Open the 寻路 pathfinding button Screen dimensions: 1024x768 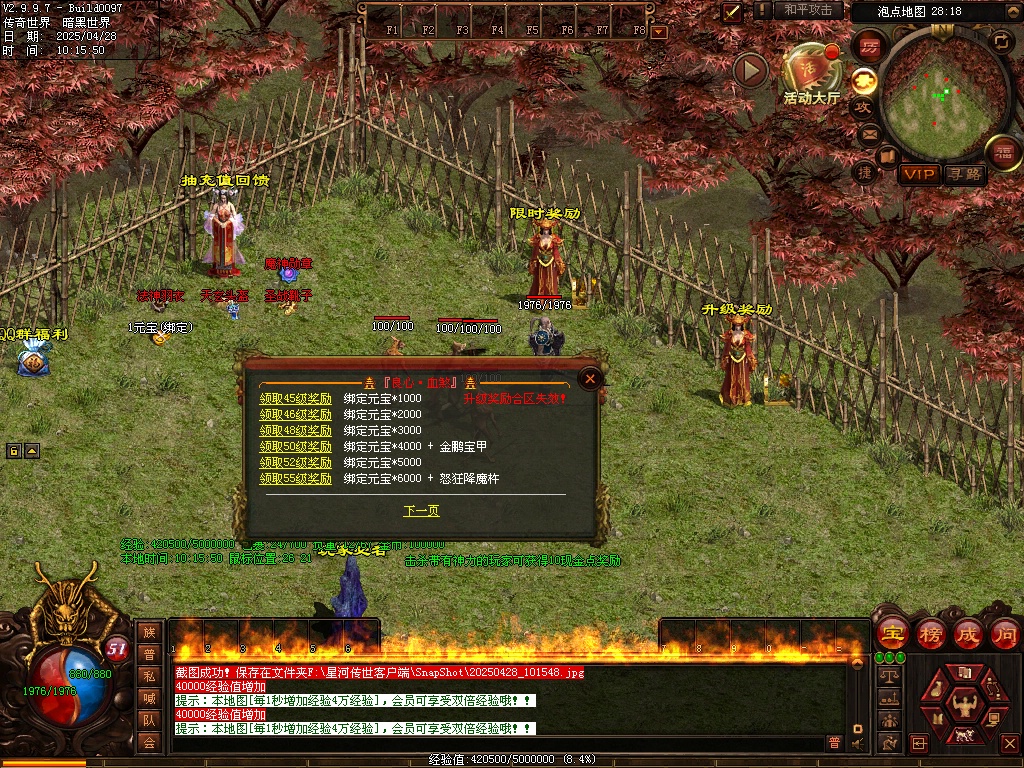tap(965, 174)
